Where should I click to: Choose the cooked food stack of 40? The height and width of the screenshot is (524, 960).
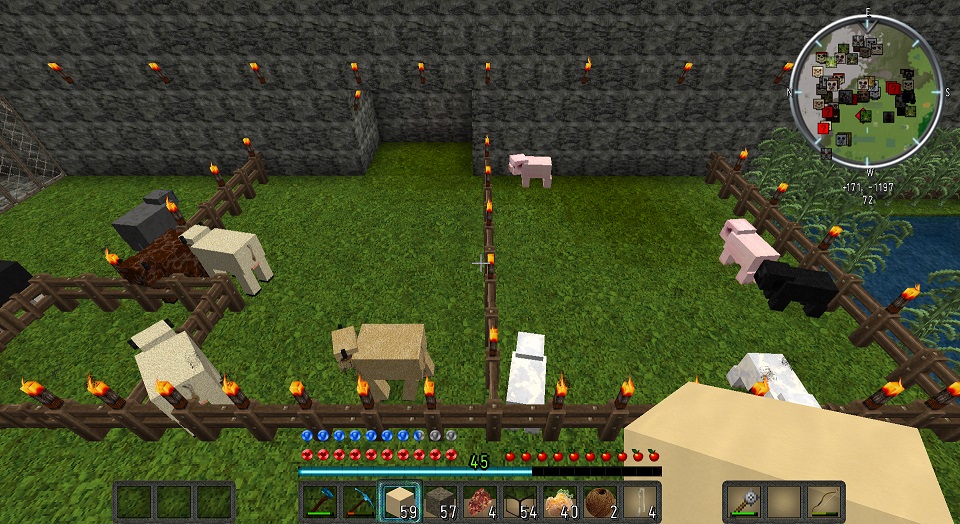point(561,501)
